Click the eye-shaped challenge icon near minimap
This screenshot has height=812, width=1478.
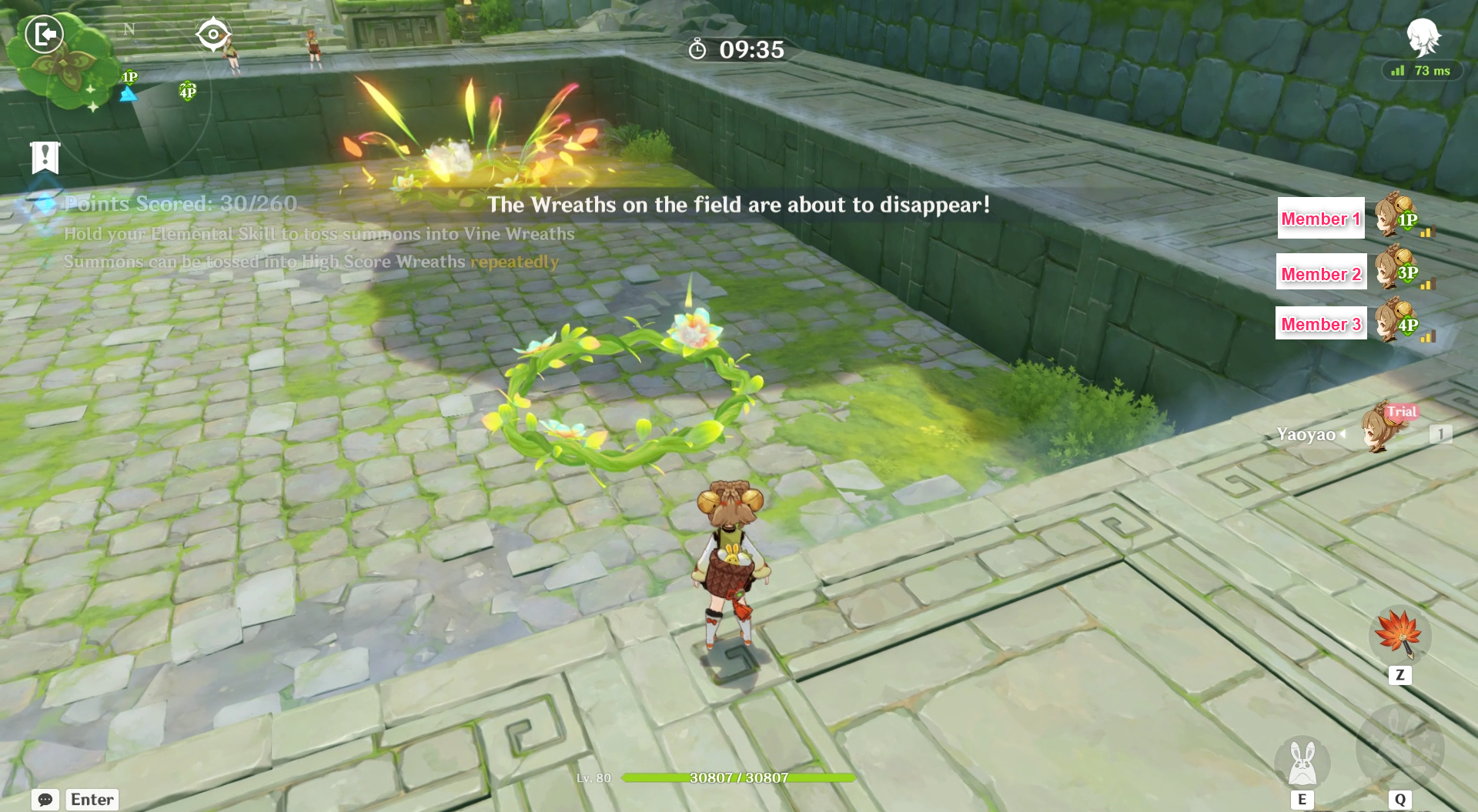point(213,32)
